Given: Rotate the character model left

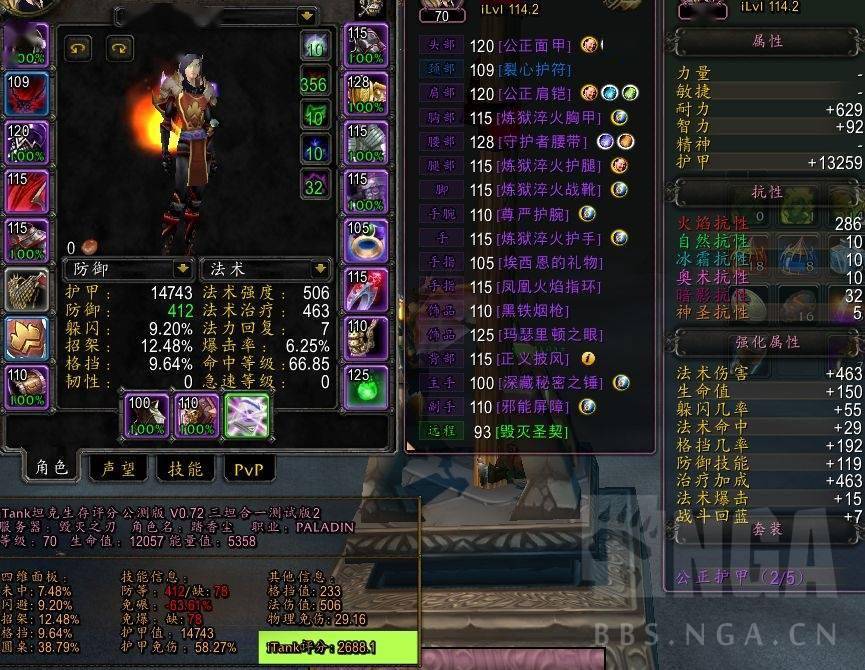Looking at the screenshot, I should tap(79, 48).
